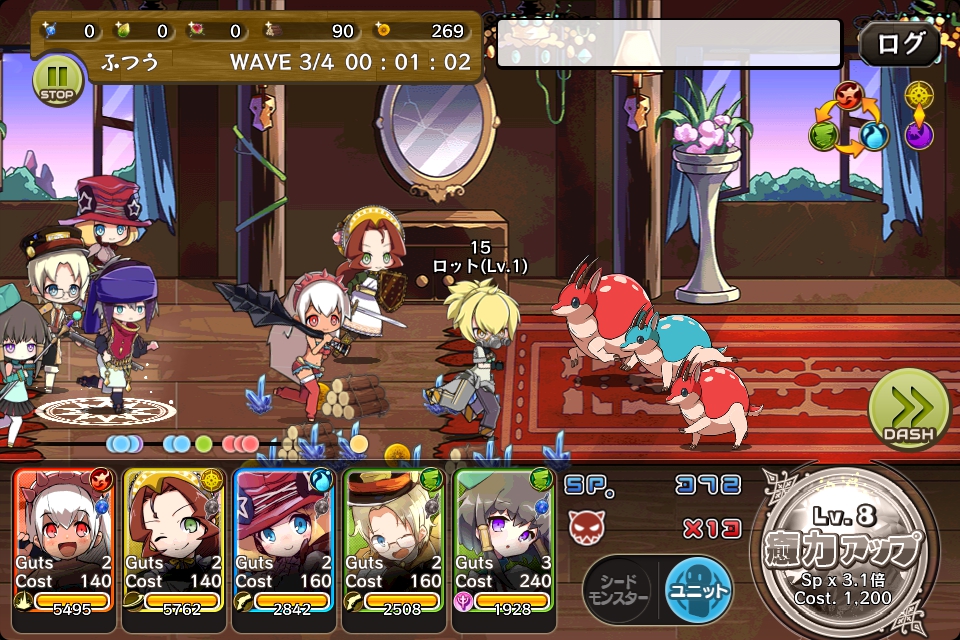Open the battle log (ログ)
Viewport: 960px width, 640px height.
pyautogui.click(x=900, y=44)
